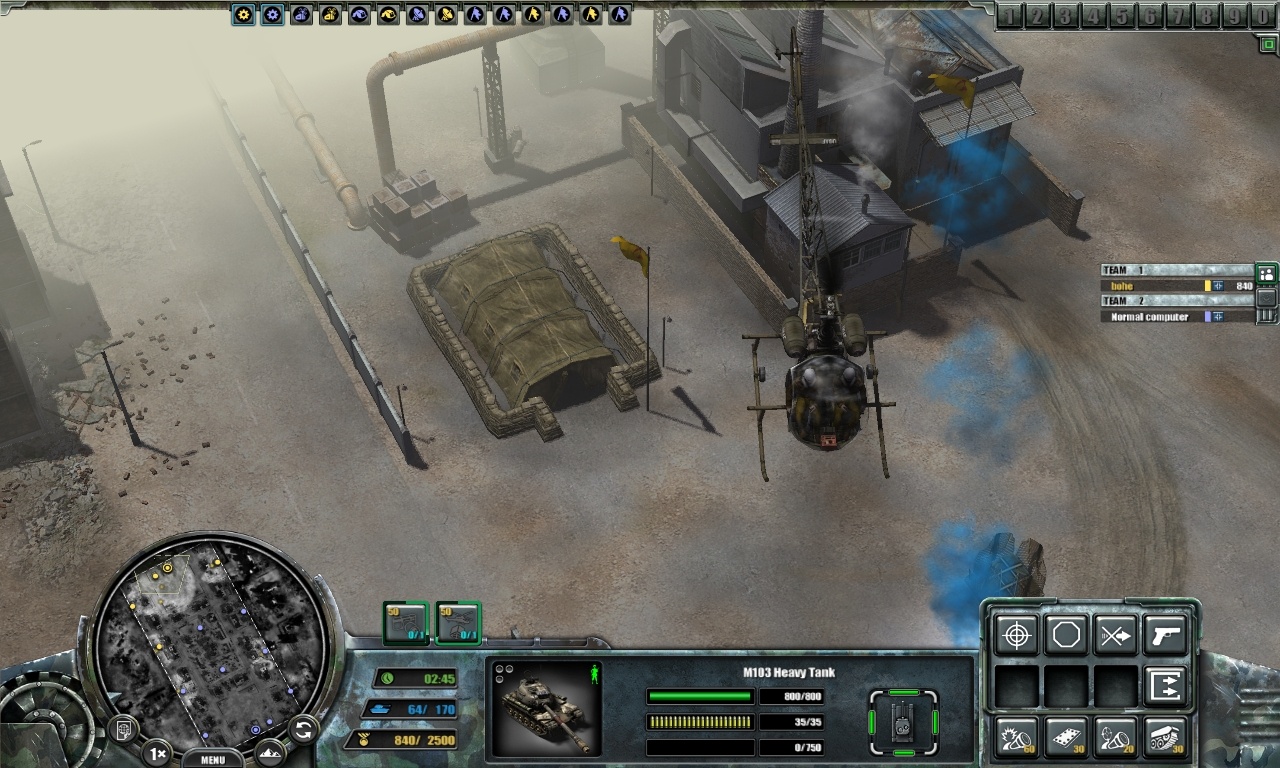Activate the armor plate upgrade costing 30

(1066, 737)
